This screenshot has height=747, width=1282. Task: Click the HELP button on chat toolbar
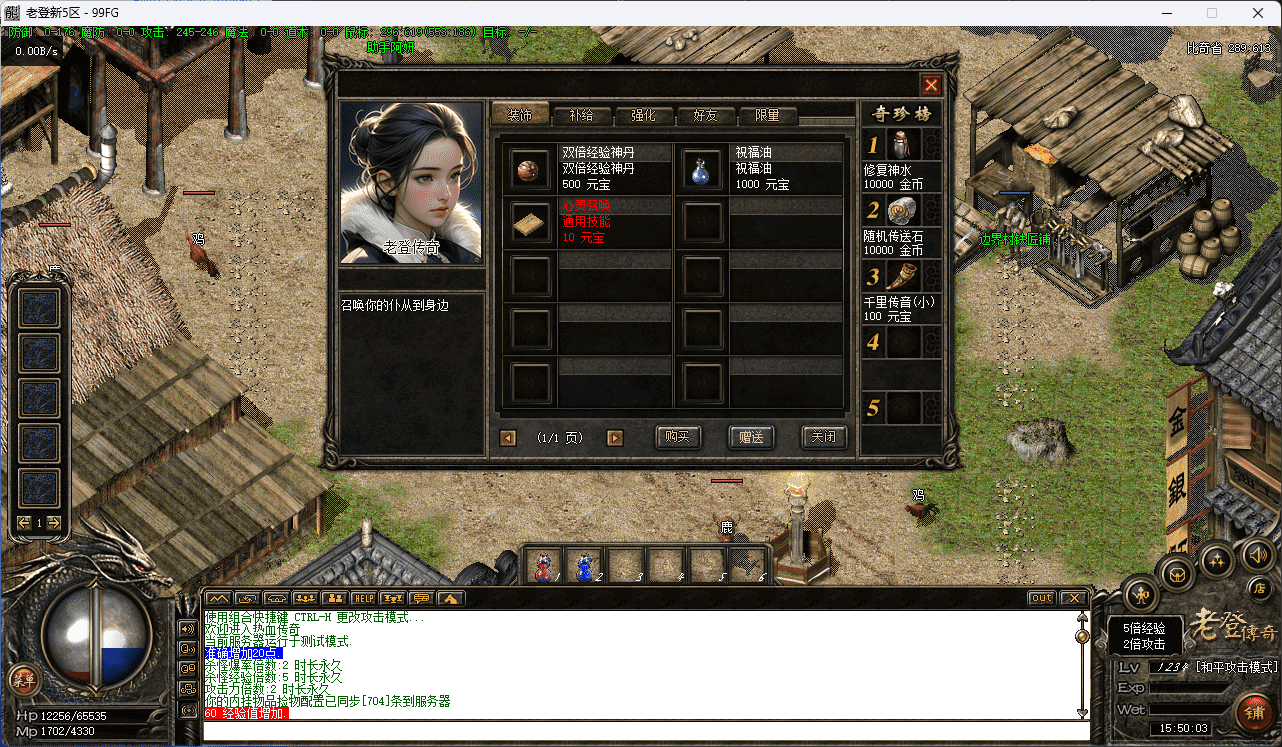[x=362, y=598]
